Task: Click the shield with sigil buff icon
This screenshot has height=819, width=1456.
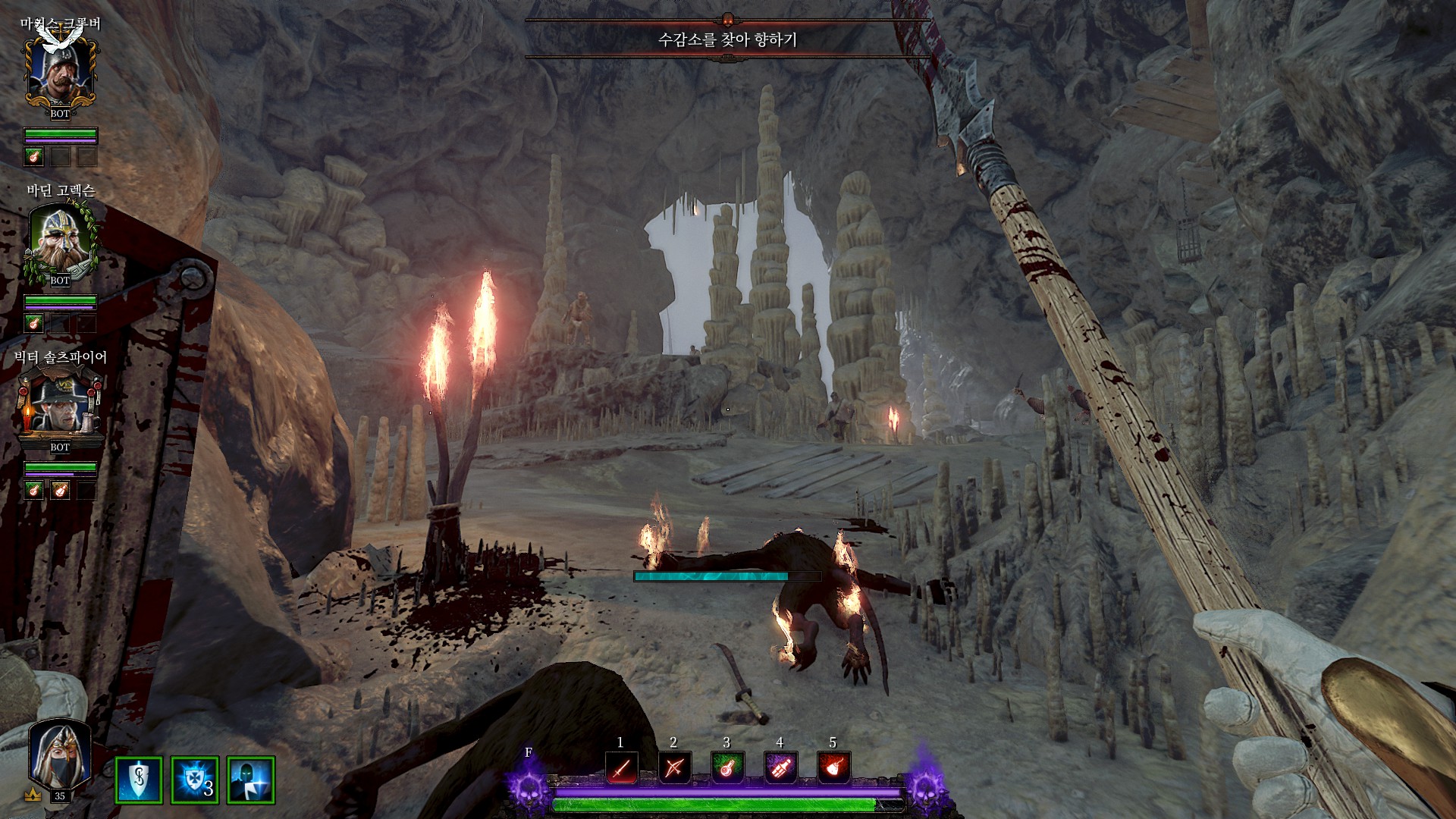Action: (139, 780)
